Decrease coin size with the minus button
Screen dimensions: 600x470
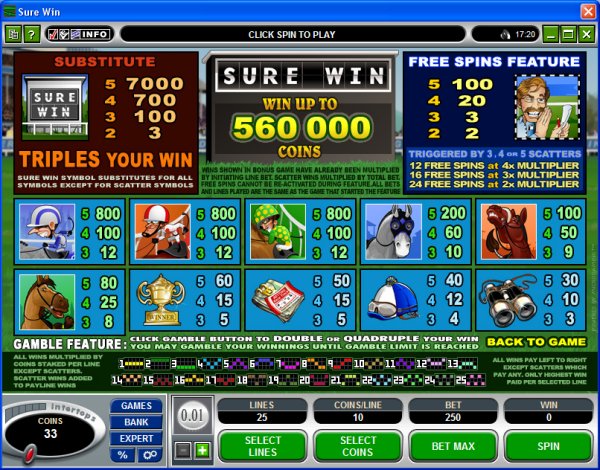click(x=183, y=449)
